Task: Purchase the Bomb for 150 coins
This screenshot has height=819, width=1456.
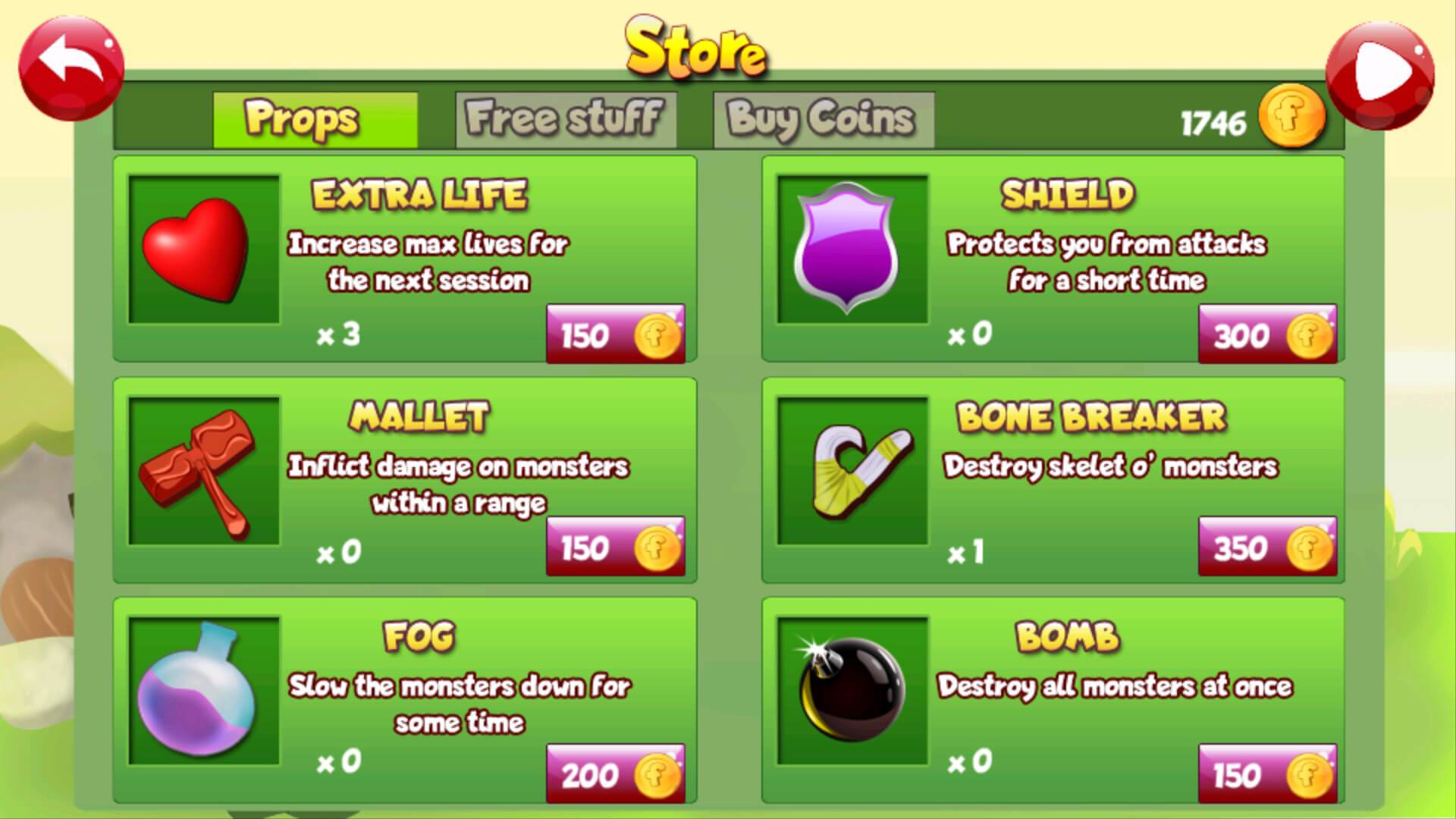Action: click(1266, 773)
